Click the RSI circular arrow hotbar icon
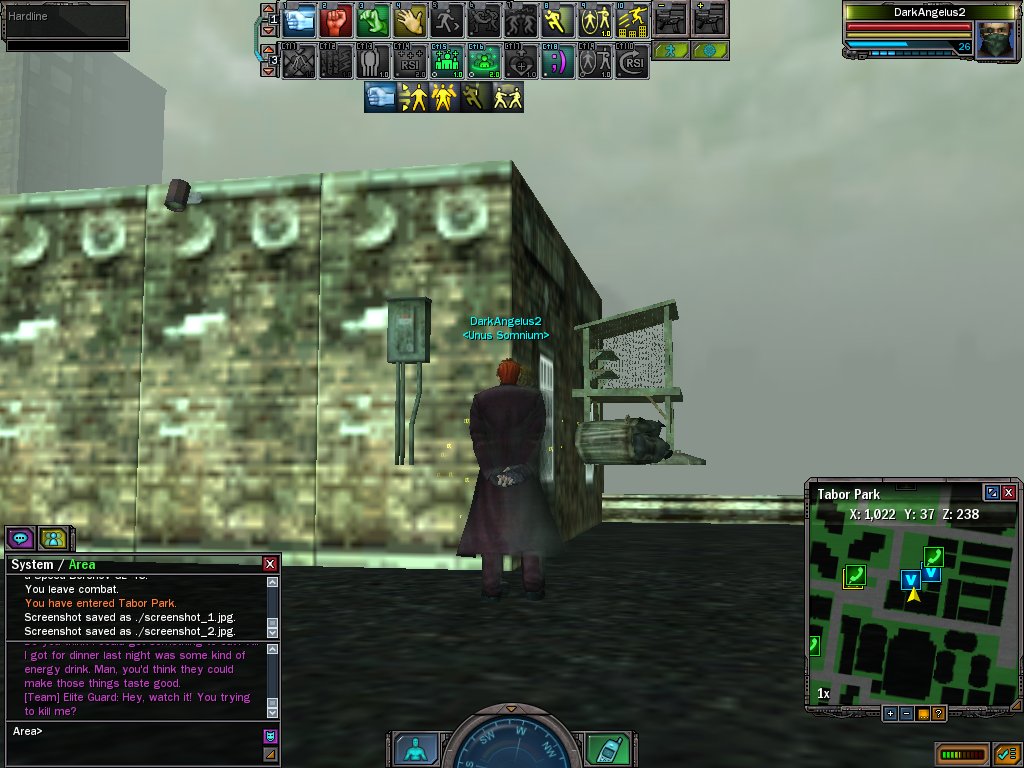Screen dimensions: 1024x768 click(x=632, y=61)
